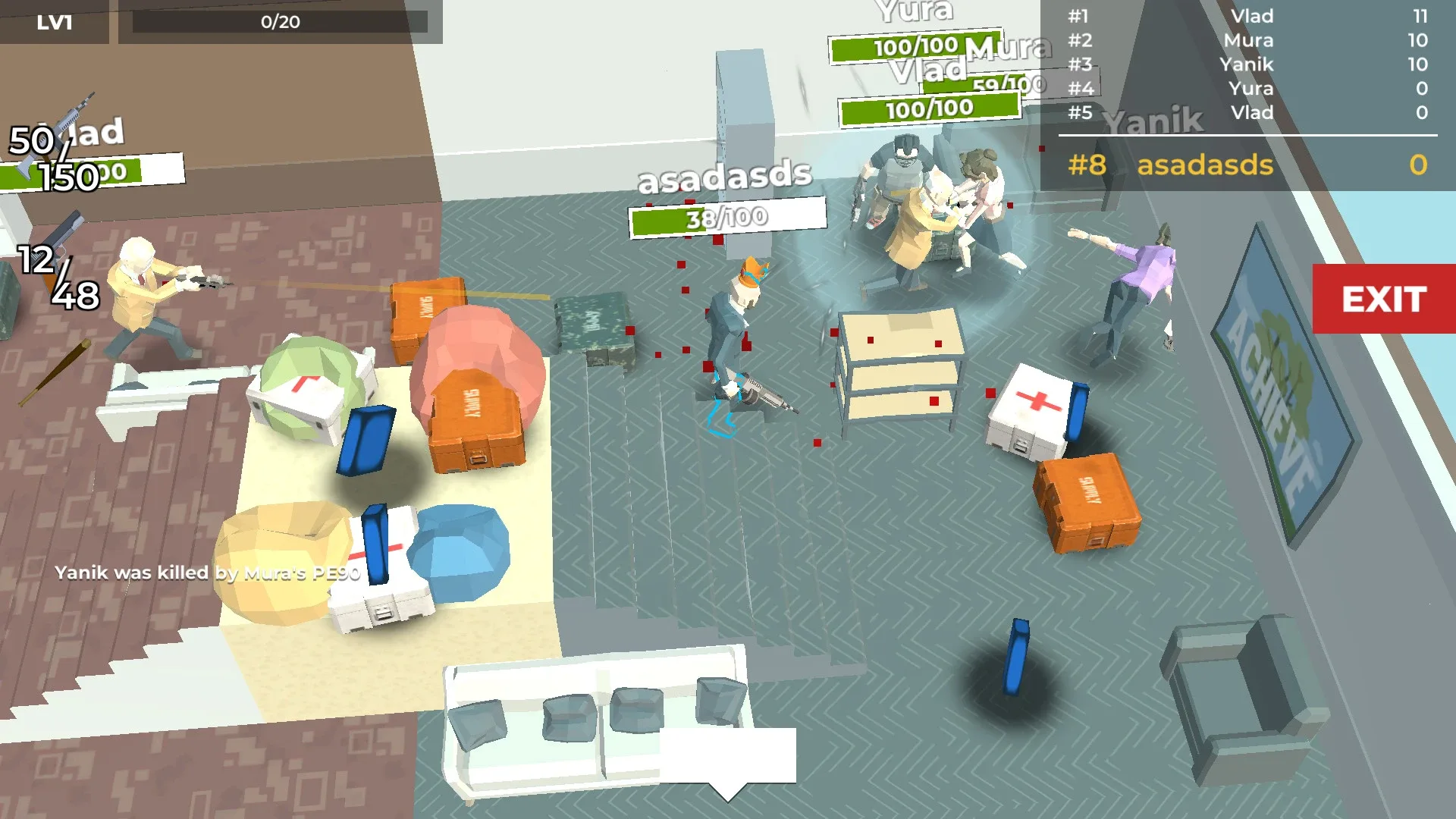1456x819 pixels.
Task: Click Vlad's 100/100 health bar
Action: 929,109
